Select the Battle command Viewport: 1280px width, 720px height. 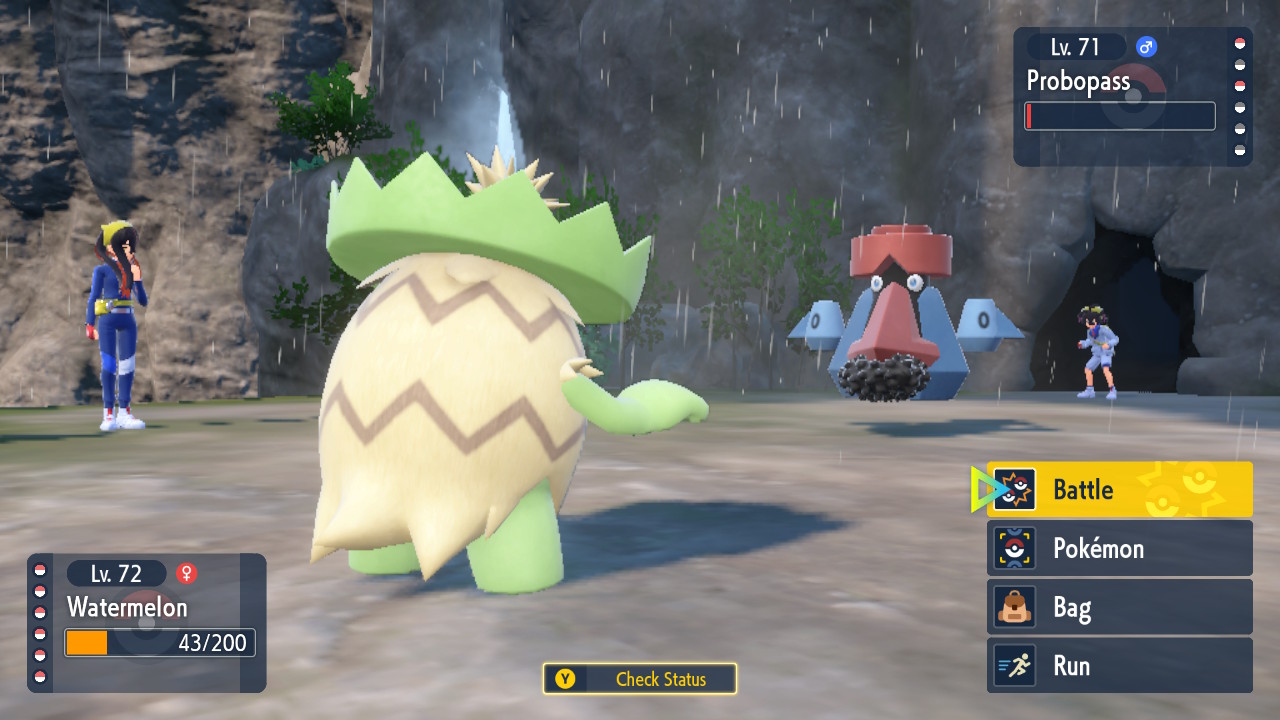click(x=1119, y=489)
